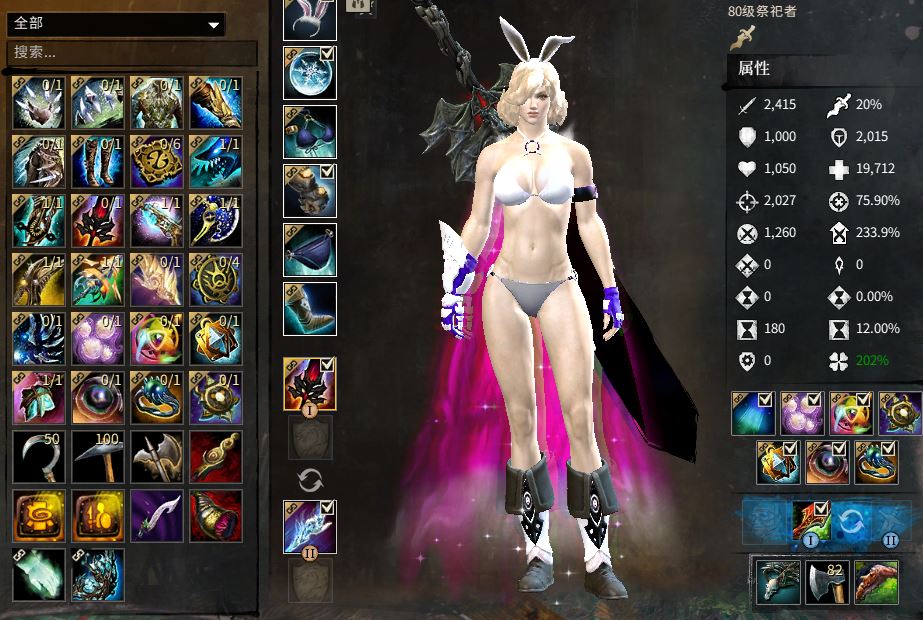Select weapon set I staff slot
Viewport: 923px width, 620px height.
[x=308, y=384]
